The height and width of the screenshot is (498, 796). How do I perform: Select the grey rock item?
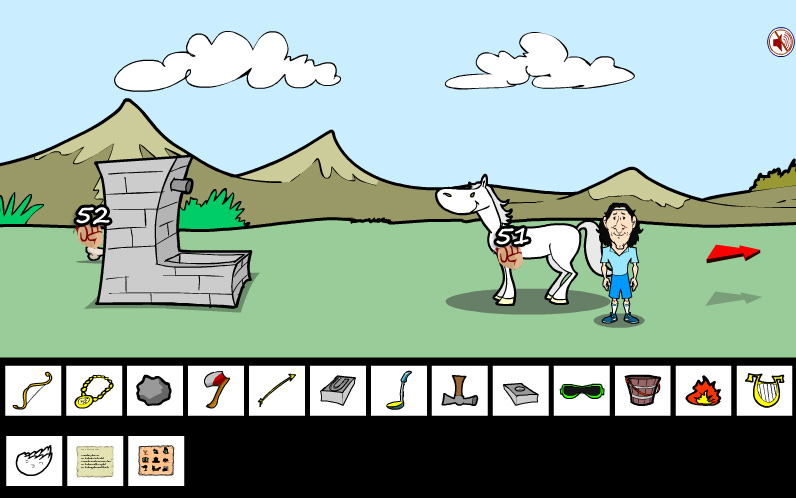[x=155, y=390]
